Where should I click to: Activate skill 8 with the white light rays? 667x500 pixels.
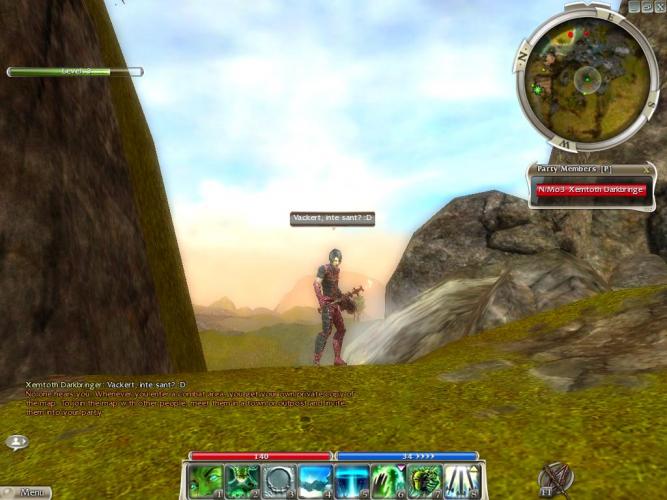461,480
